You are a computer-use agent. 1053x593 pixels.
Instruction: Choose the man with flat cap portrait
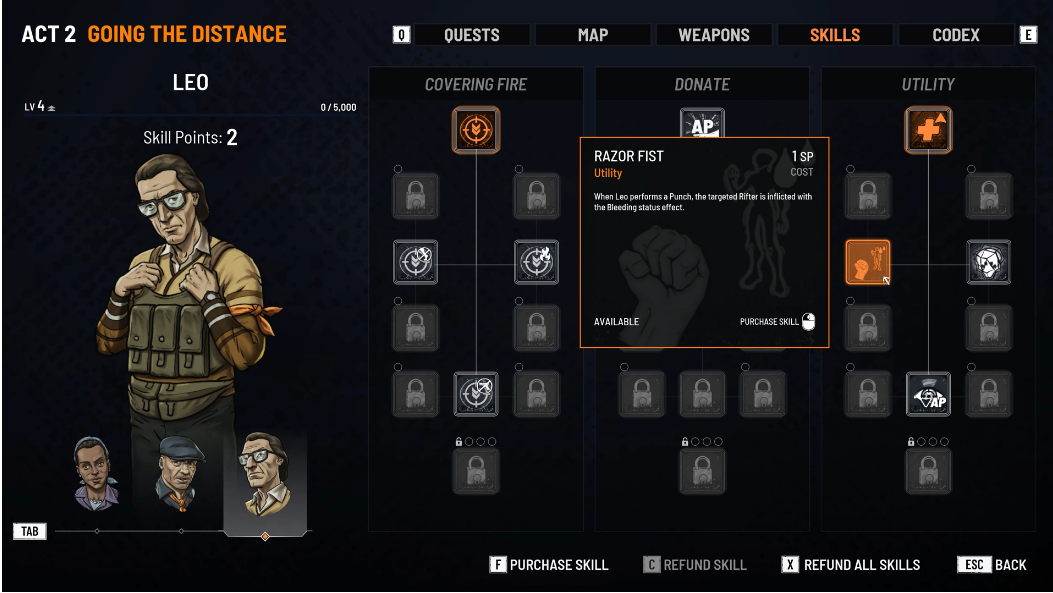(181, 471)
